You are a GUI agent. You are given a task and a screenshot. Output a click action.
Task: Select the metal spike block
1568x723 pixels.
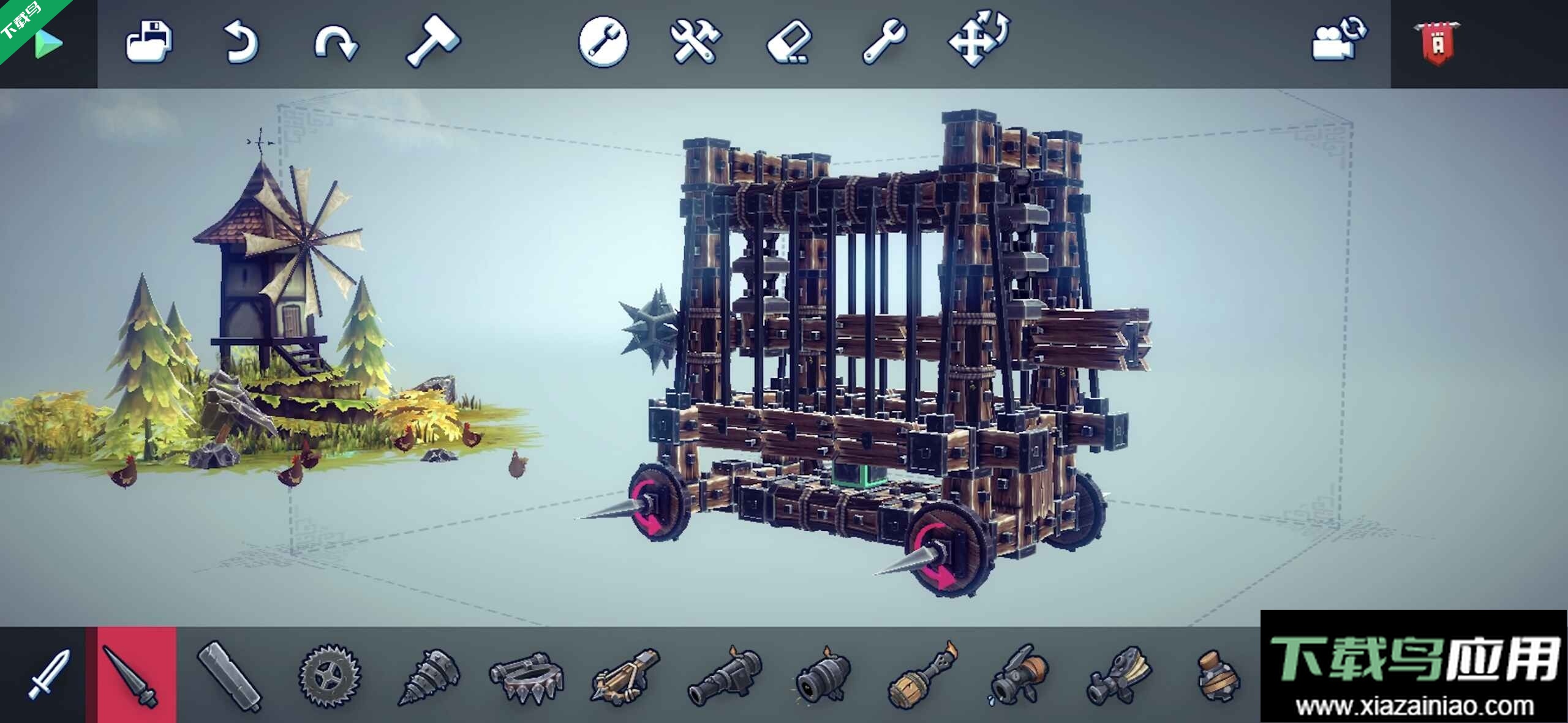click(130, 675)
